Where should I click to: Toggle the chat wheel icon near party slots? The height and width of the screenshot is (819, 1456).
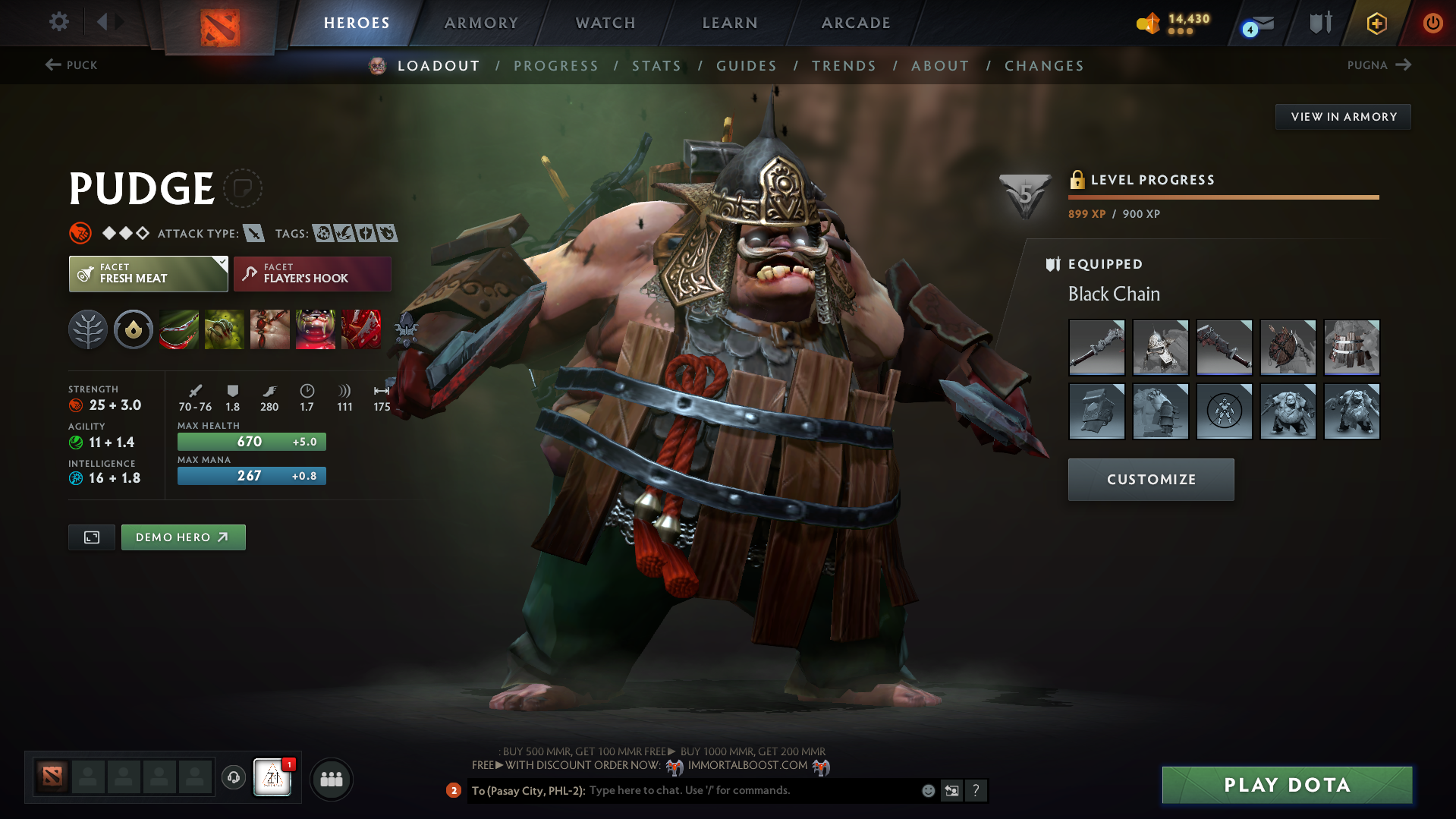[233, 778]
